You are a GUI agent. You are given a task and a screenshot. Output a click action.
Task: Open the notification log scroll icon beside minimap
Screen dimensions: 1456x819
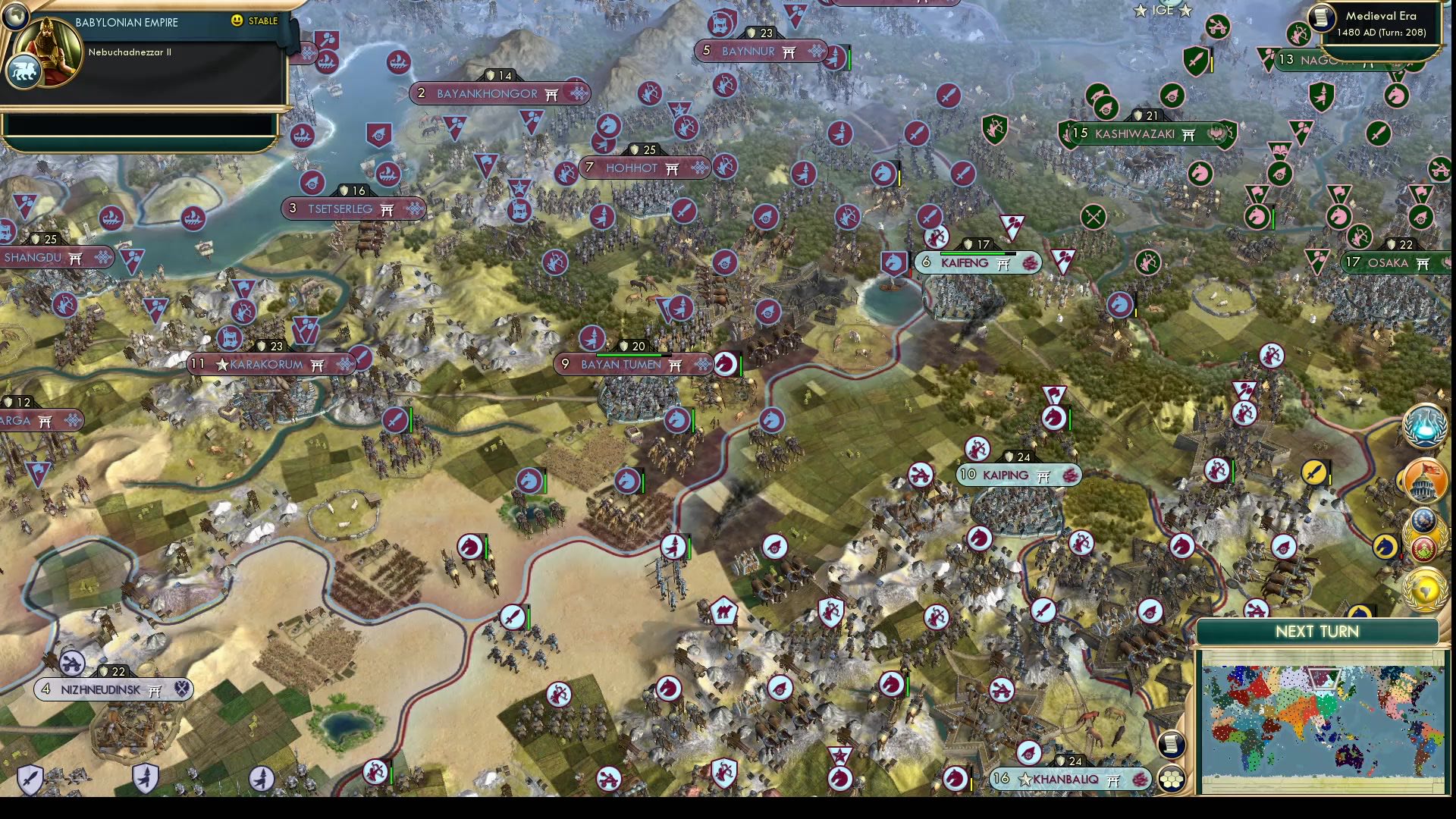pyautogui.click(x=1171, y=744)
